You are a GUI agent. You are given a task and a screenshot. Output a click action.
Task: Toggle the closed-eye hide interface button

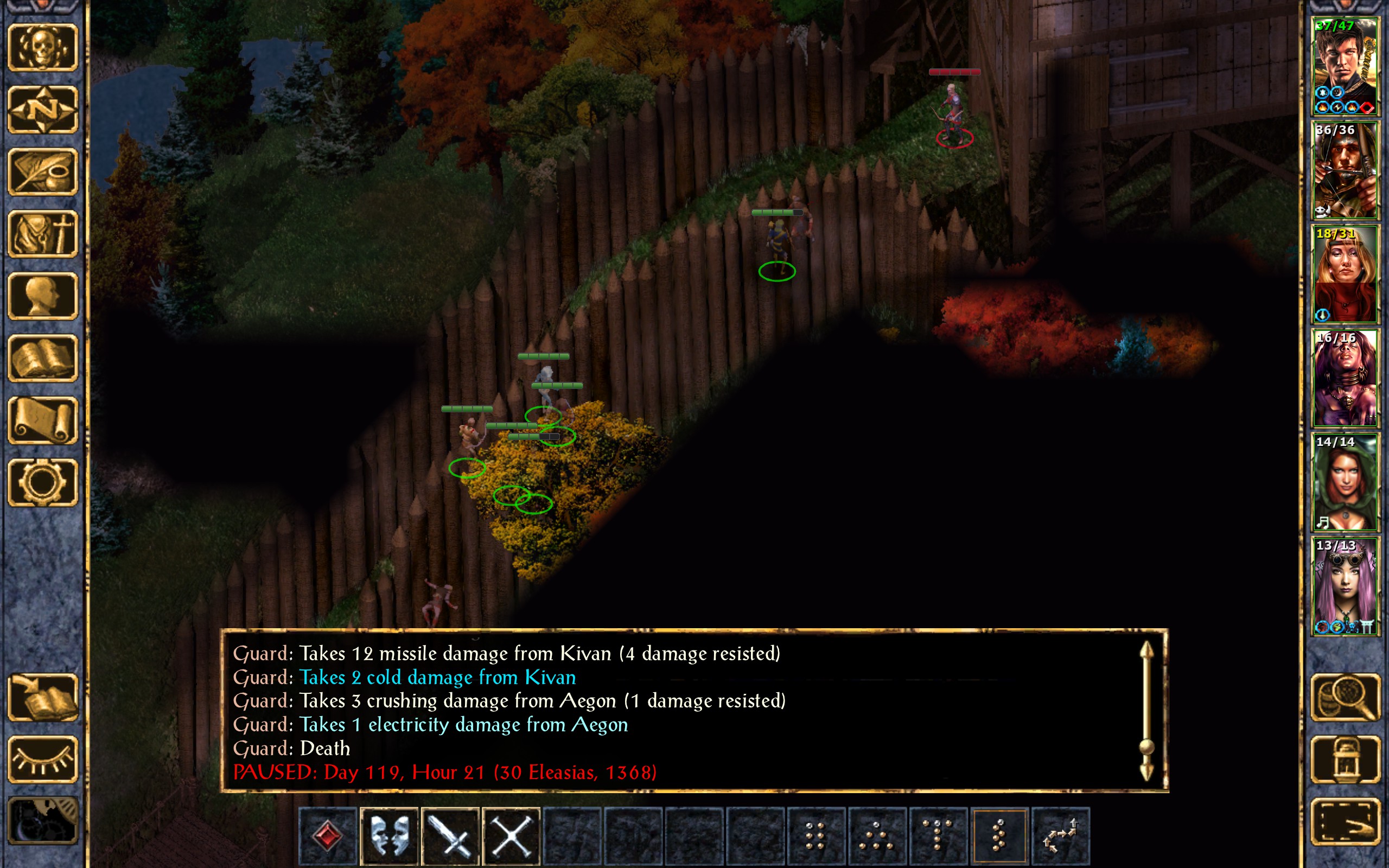coord(43,759)
